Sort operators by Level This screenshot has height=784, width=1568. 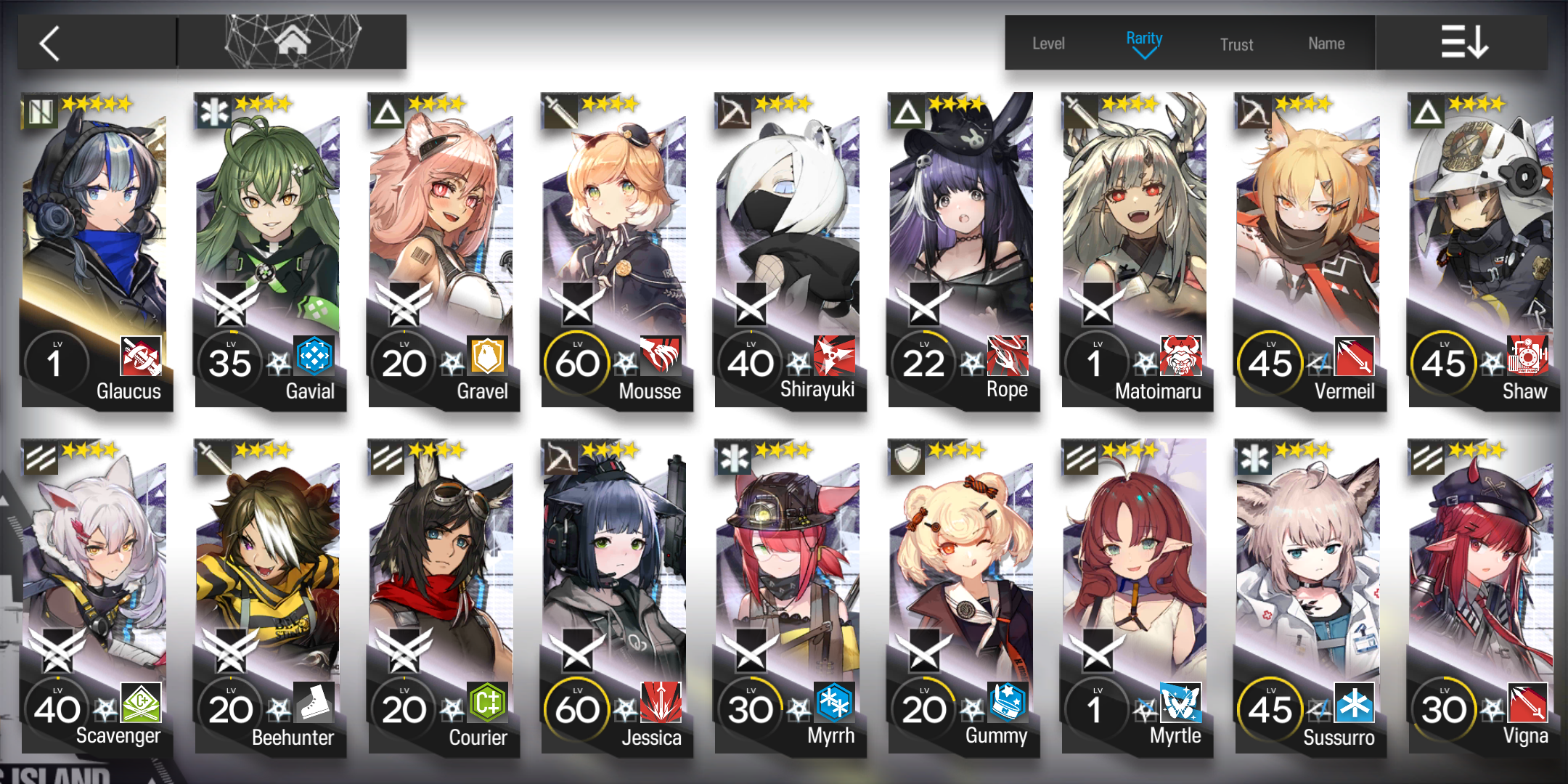(x=1048, y=44)
